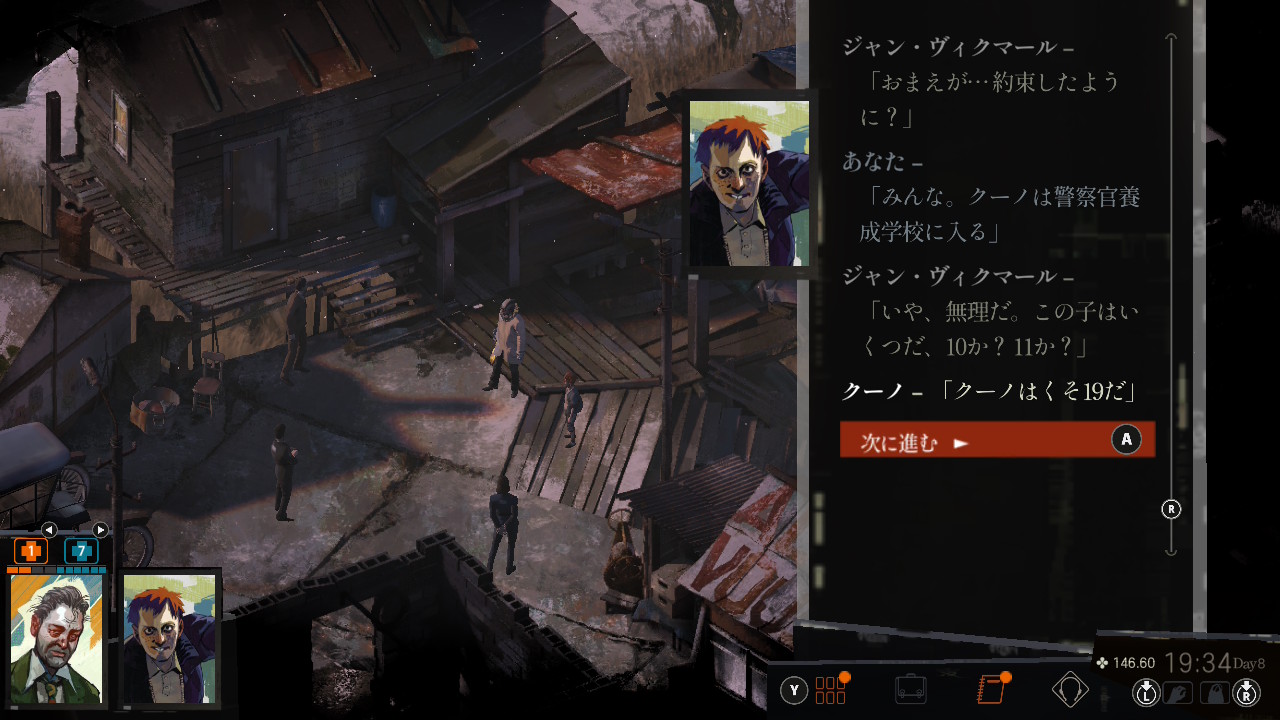
Task: Continue the dialogue with 次に進む
Action: [996, 440]
